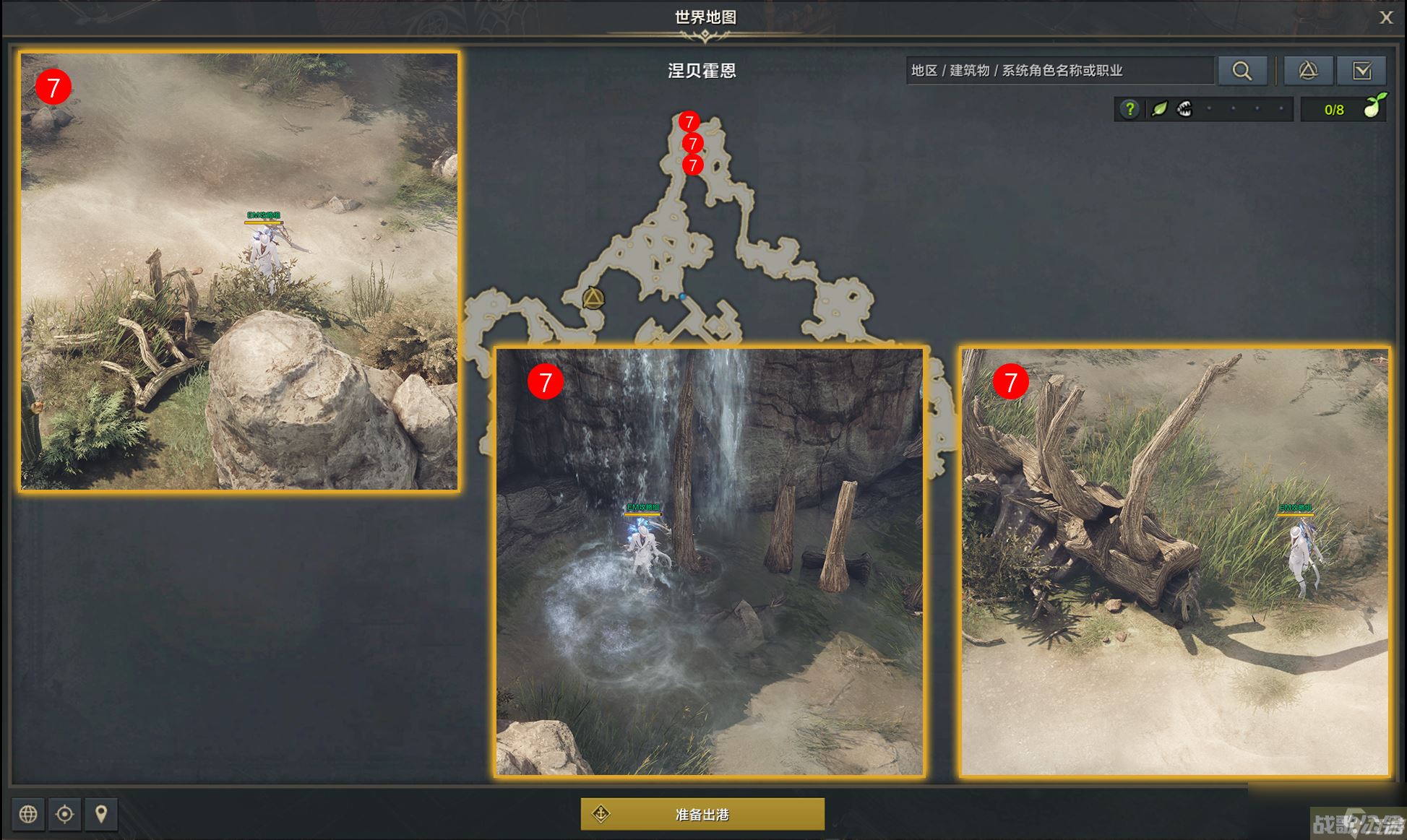1407x840 pixels.
Task: Open the Triport list button
Action: click(1308, 71)
